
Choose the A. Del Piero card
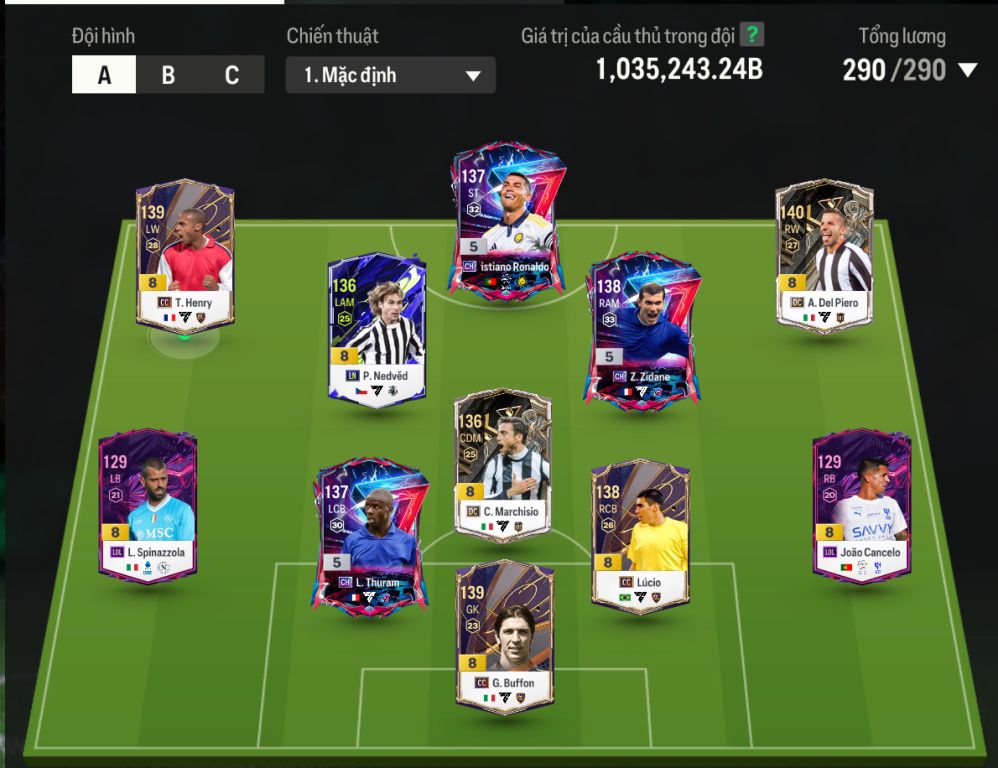(x=824, y=254)
